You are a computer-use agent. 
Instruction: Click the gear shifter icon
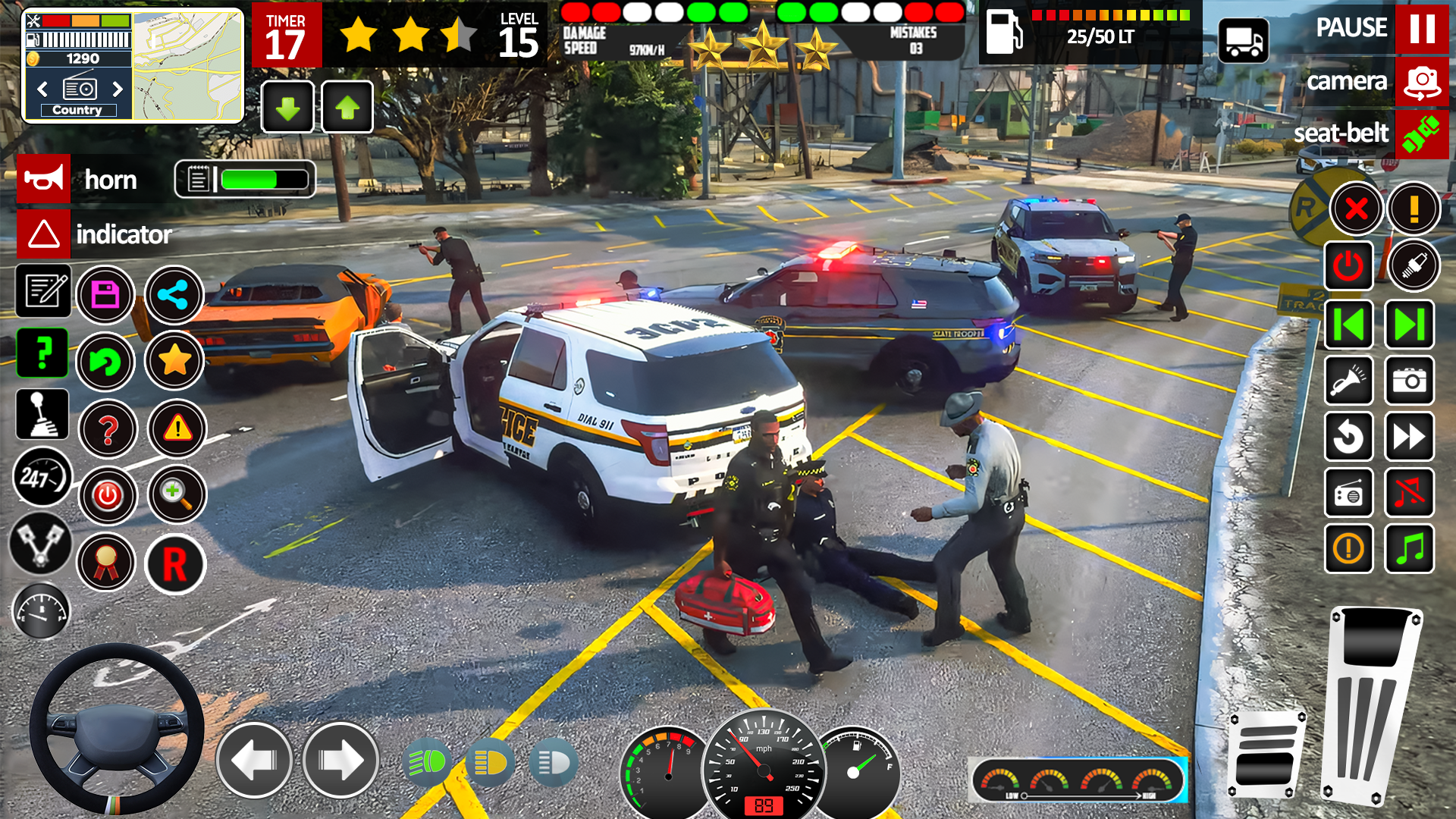pos(43,414)
